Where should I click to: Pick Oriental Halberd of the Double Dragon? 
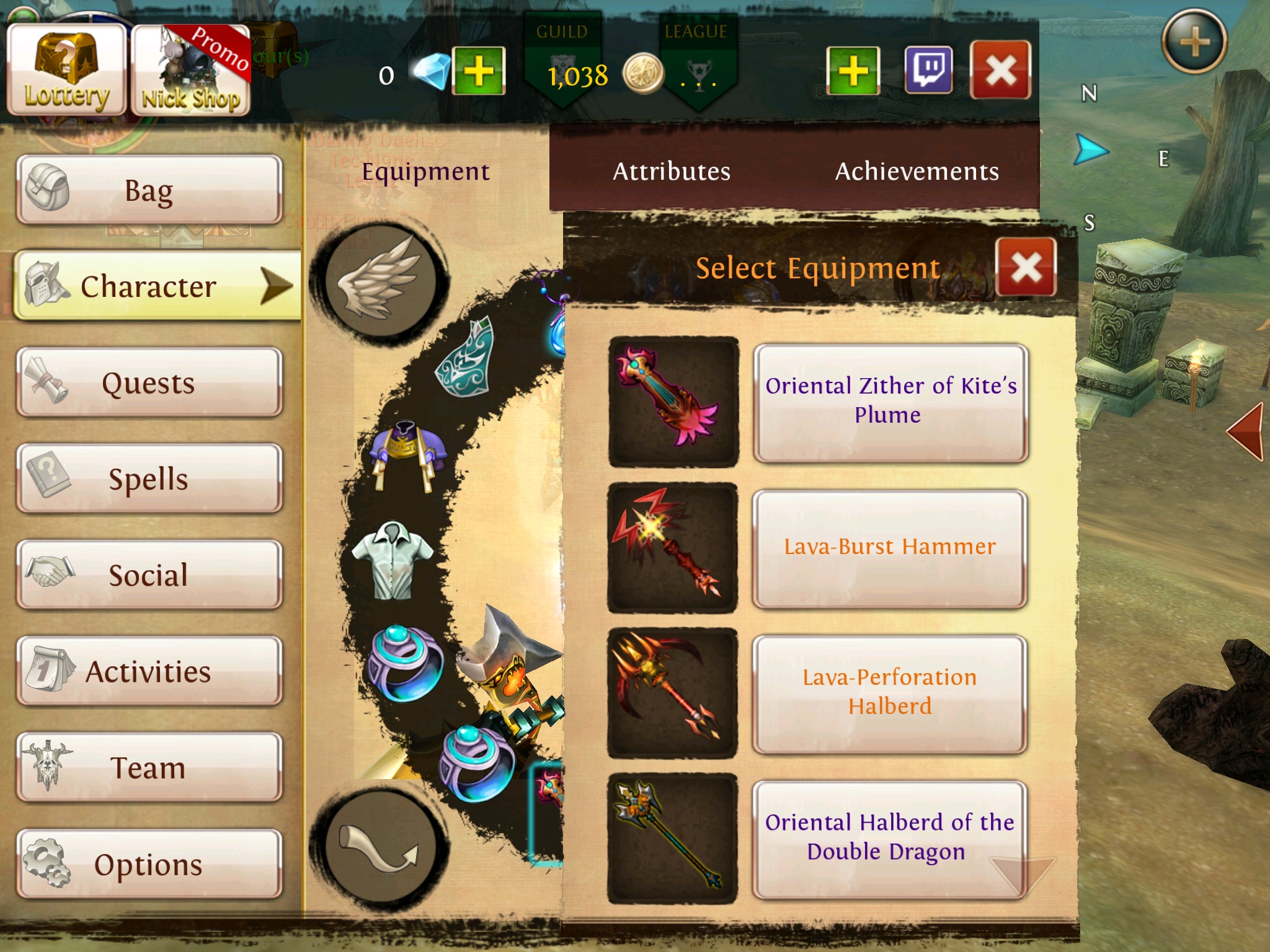tap(890, 838)
